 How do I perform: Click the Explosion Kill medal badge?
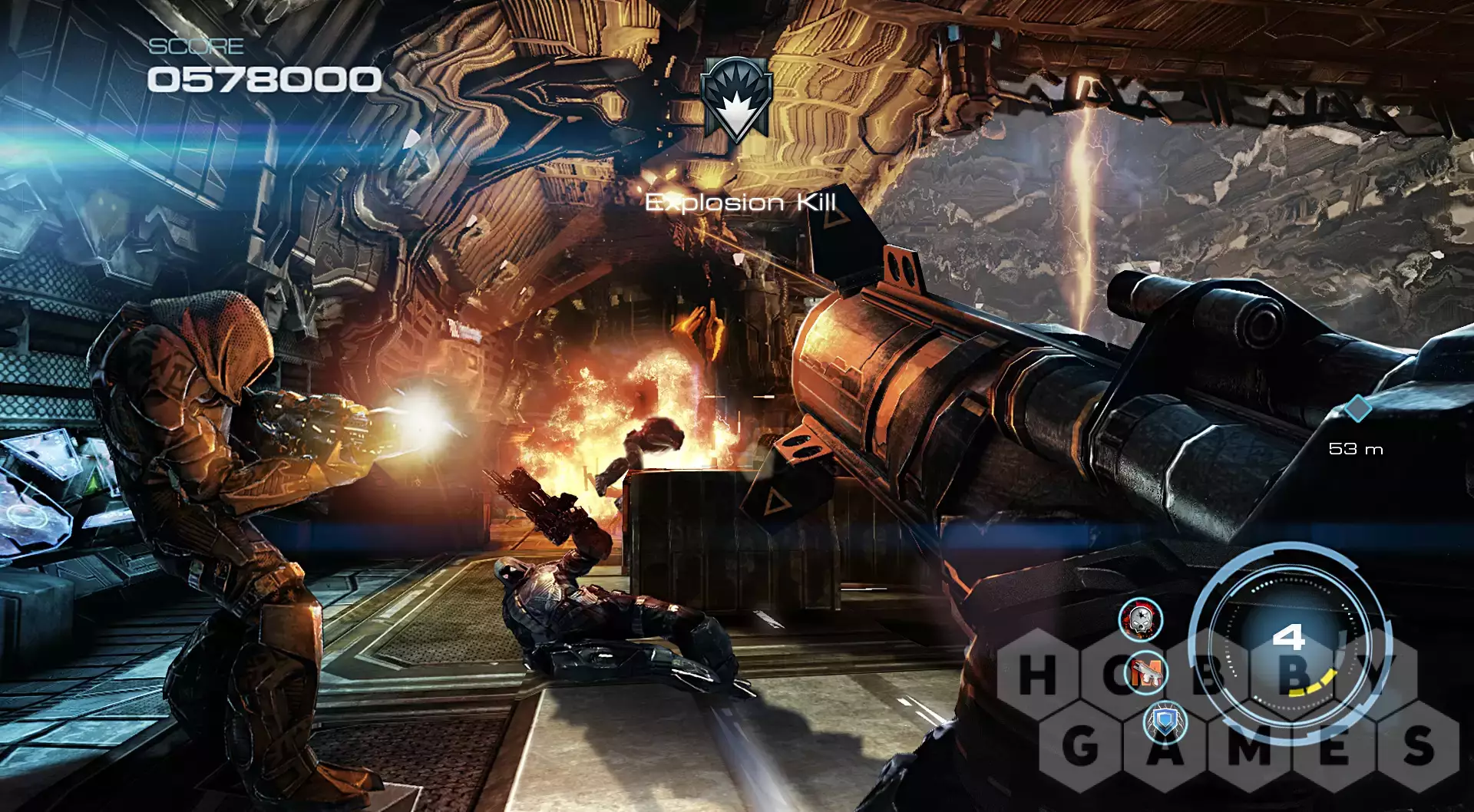pyautogui.click(x=736, y=99)
